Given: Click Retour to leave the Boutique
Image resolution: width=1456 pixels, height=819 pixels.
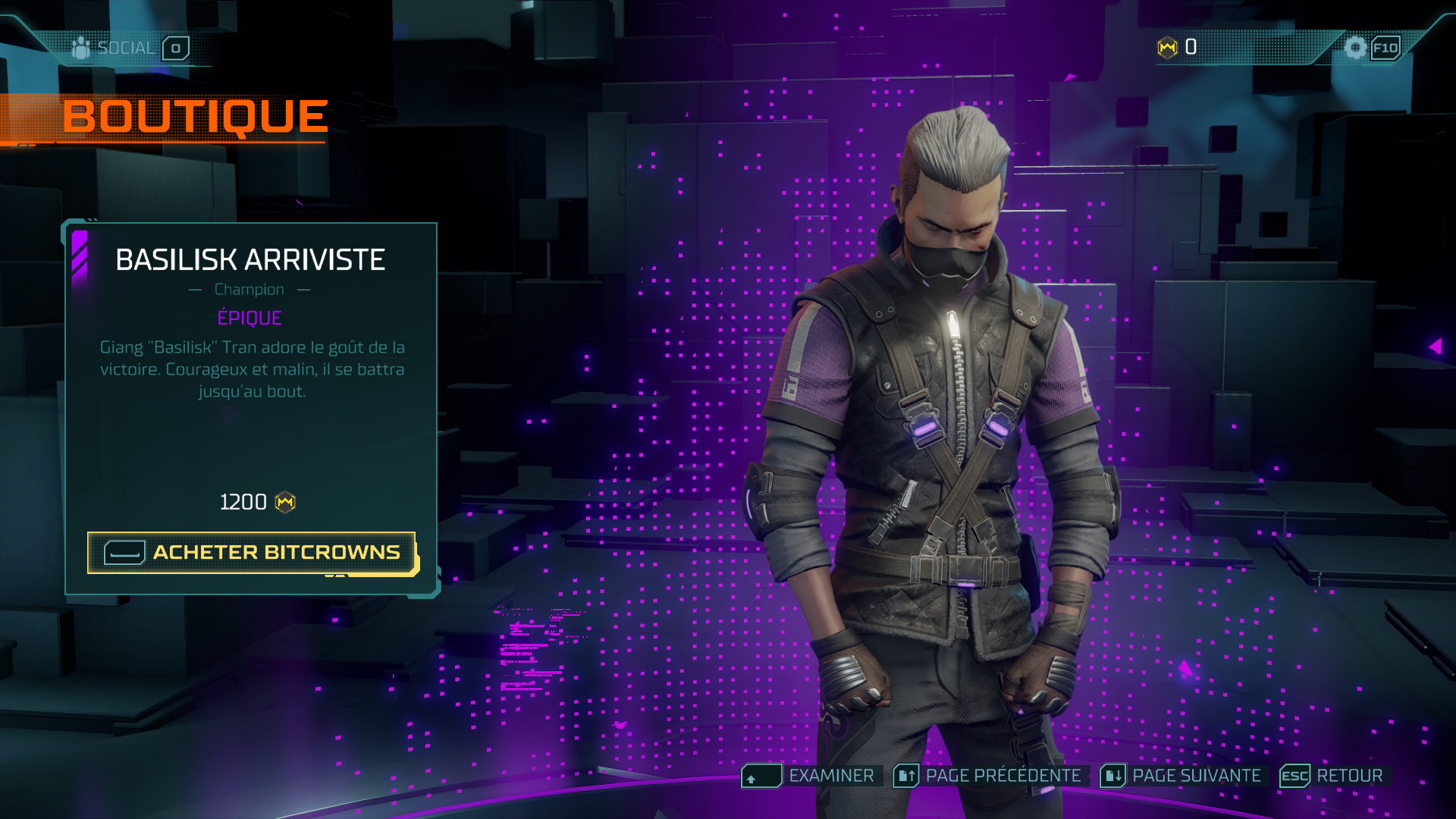Looking at the screenshot, I should (1351, 776).
